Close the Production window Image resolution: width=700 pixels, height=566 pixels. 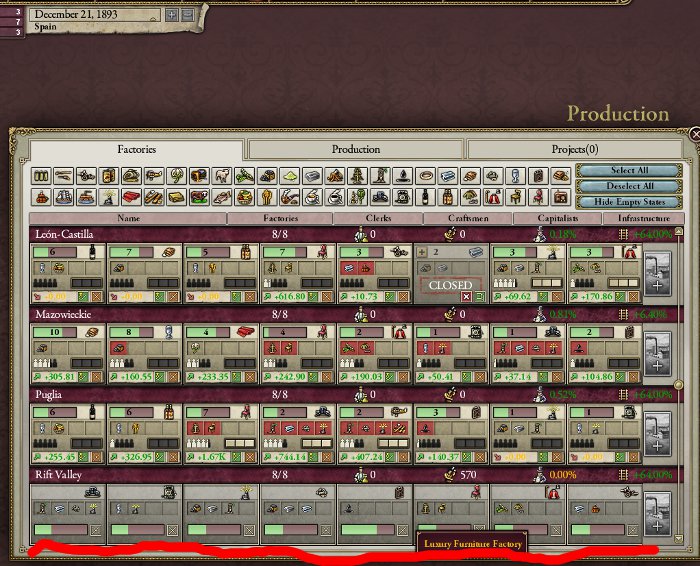[695, 133]
